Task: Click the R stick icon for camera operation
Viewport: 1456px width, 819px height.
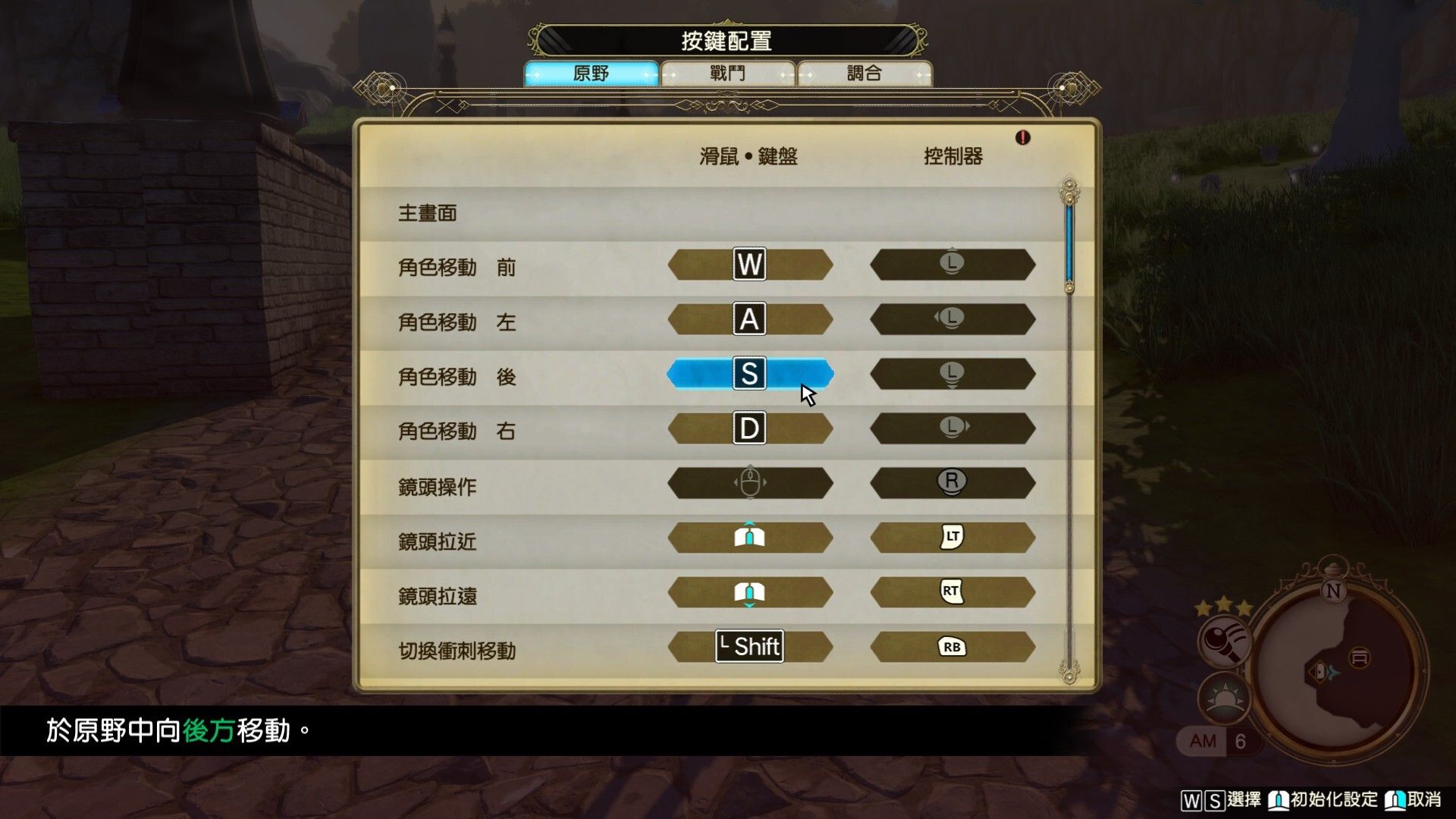Action: [953, 482]
